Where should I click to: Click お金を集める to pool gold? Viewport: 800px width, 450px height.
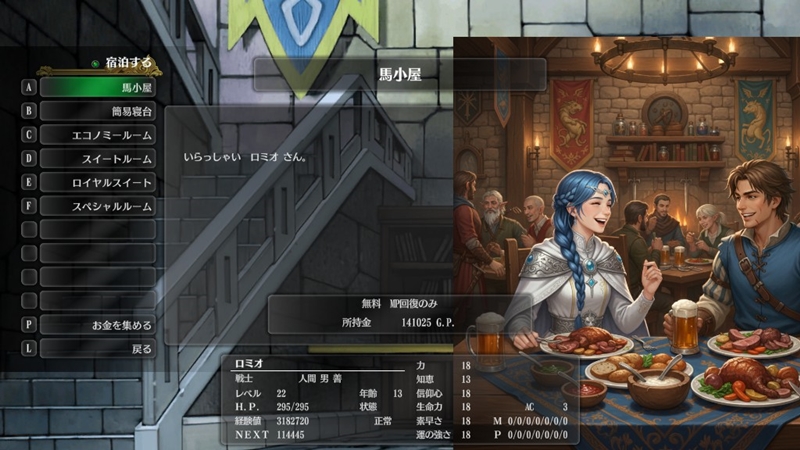coord(97,325)
